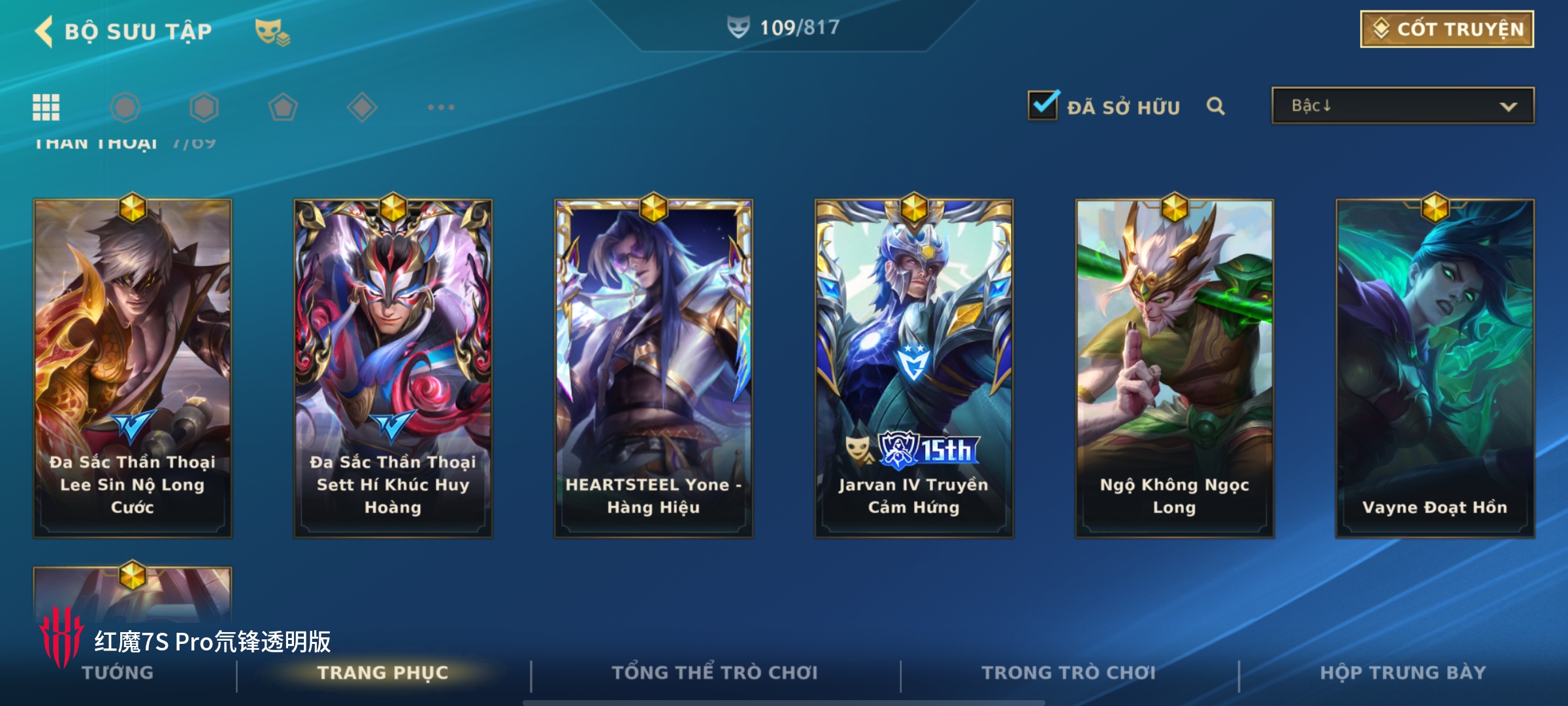
Task: Open the Cốt Truyện story button
Action: [x=1446, y=29]
